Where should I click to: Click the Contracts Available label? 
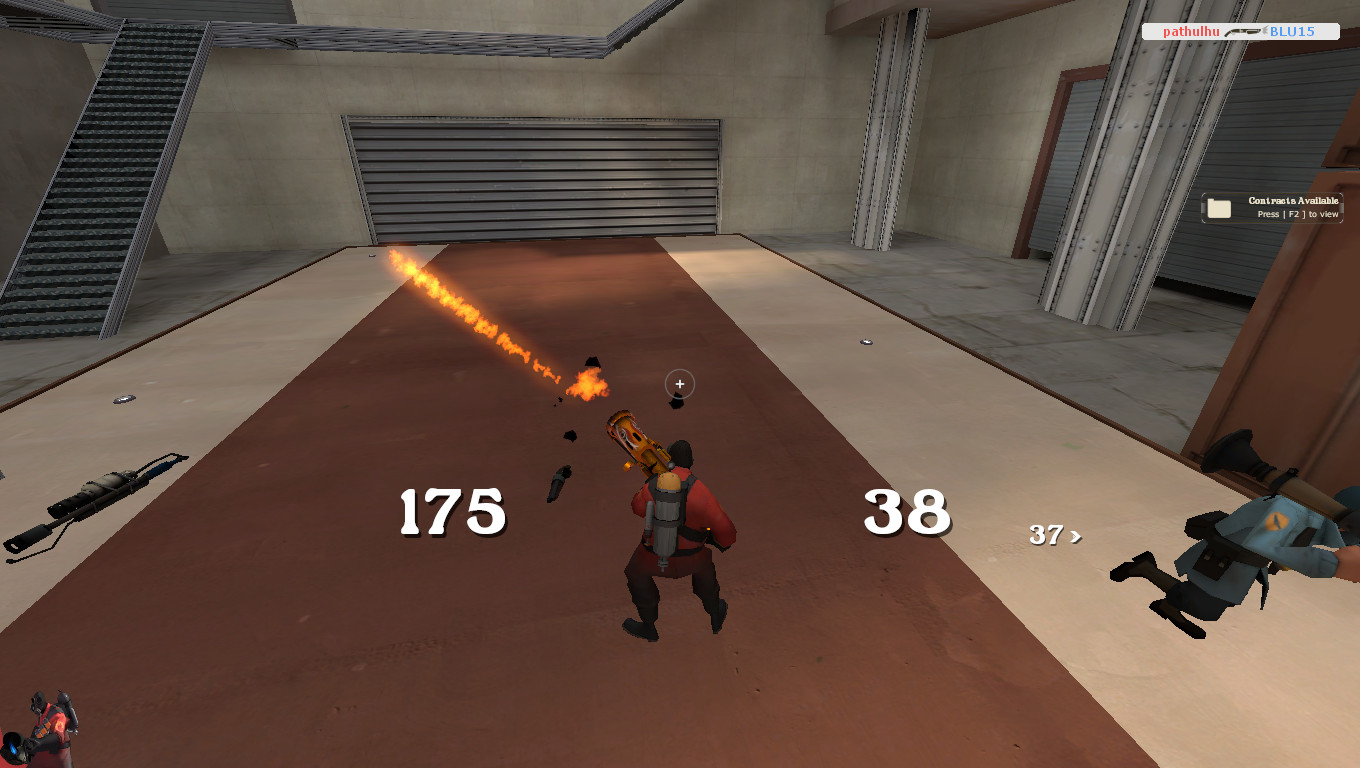coord(1292,200)
